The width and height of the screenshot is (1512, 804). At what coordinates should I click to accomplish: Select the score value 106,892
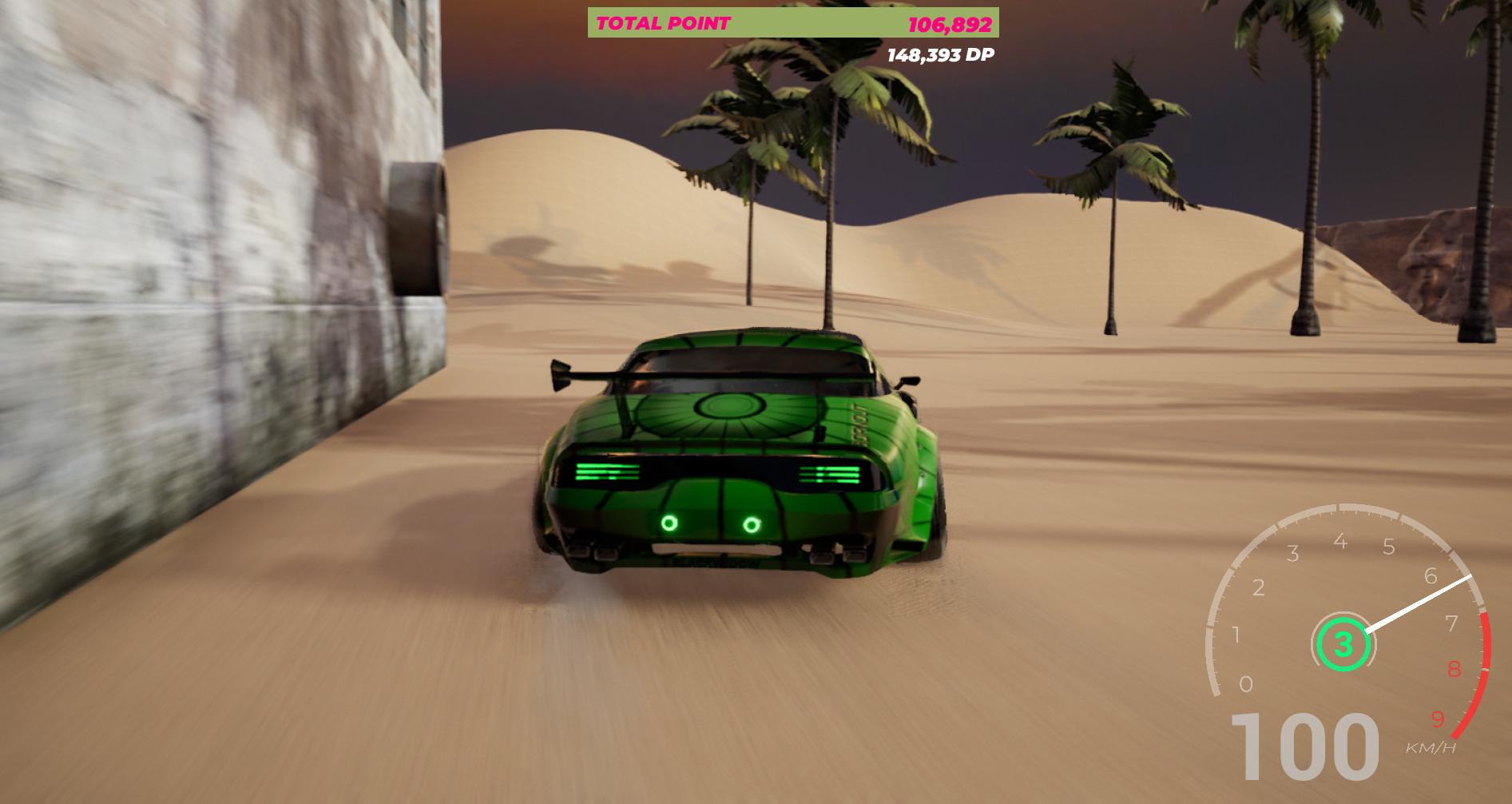(x=949, y=23)
